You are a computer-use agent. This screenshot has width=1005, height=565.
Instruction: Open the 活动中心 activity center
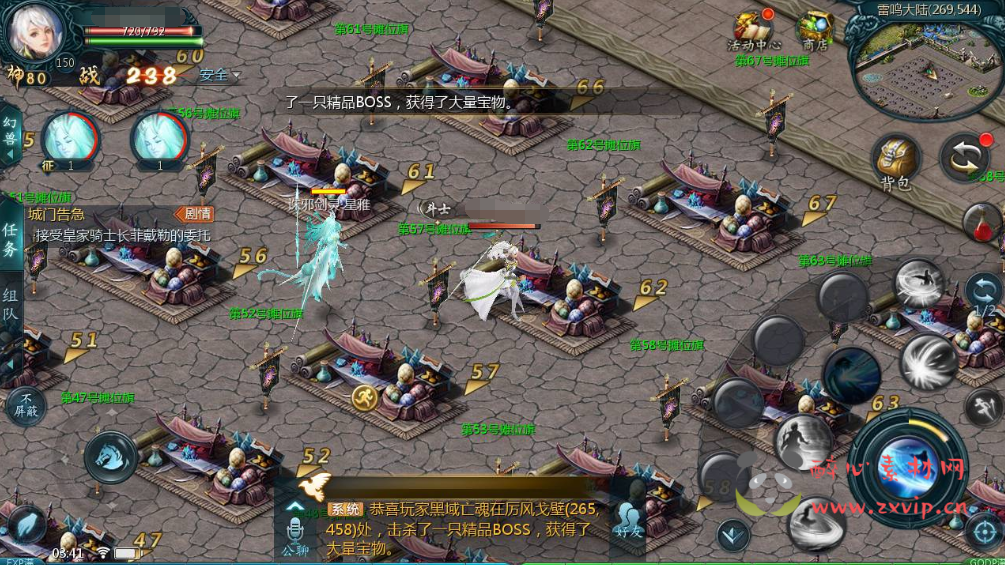pos(753,30)
